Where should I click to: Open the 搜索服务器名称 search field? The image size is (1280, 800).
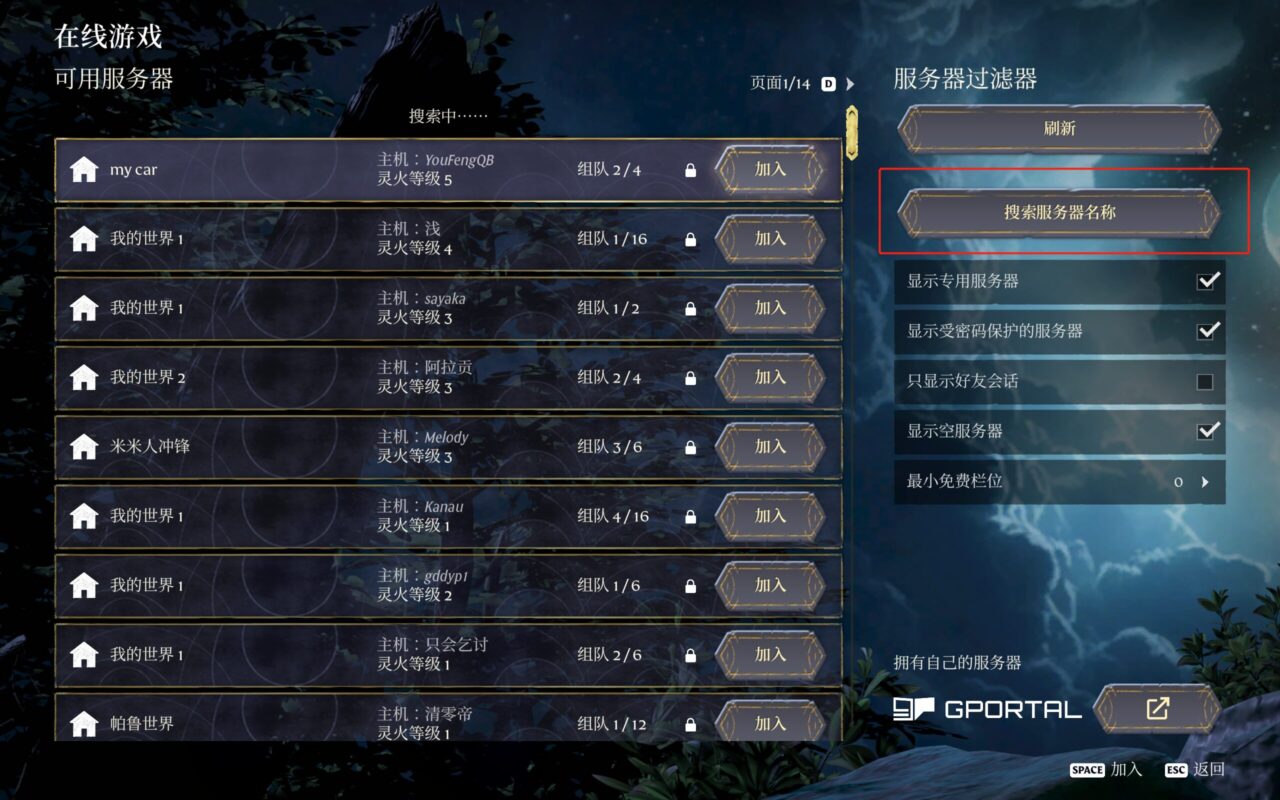1059,212
